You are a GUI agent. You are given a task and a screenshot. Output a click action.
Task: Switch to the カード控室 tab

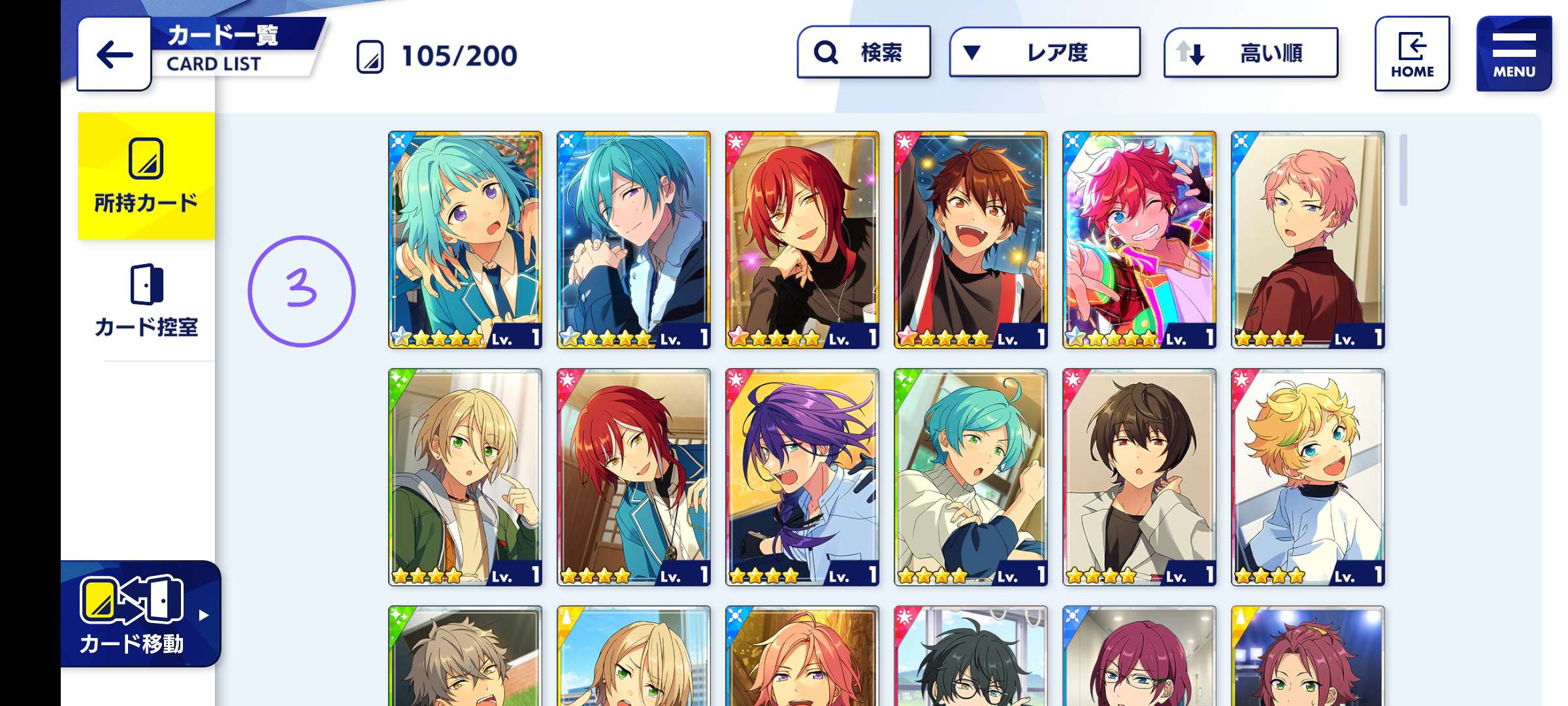tap(146, 302)
